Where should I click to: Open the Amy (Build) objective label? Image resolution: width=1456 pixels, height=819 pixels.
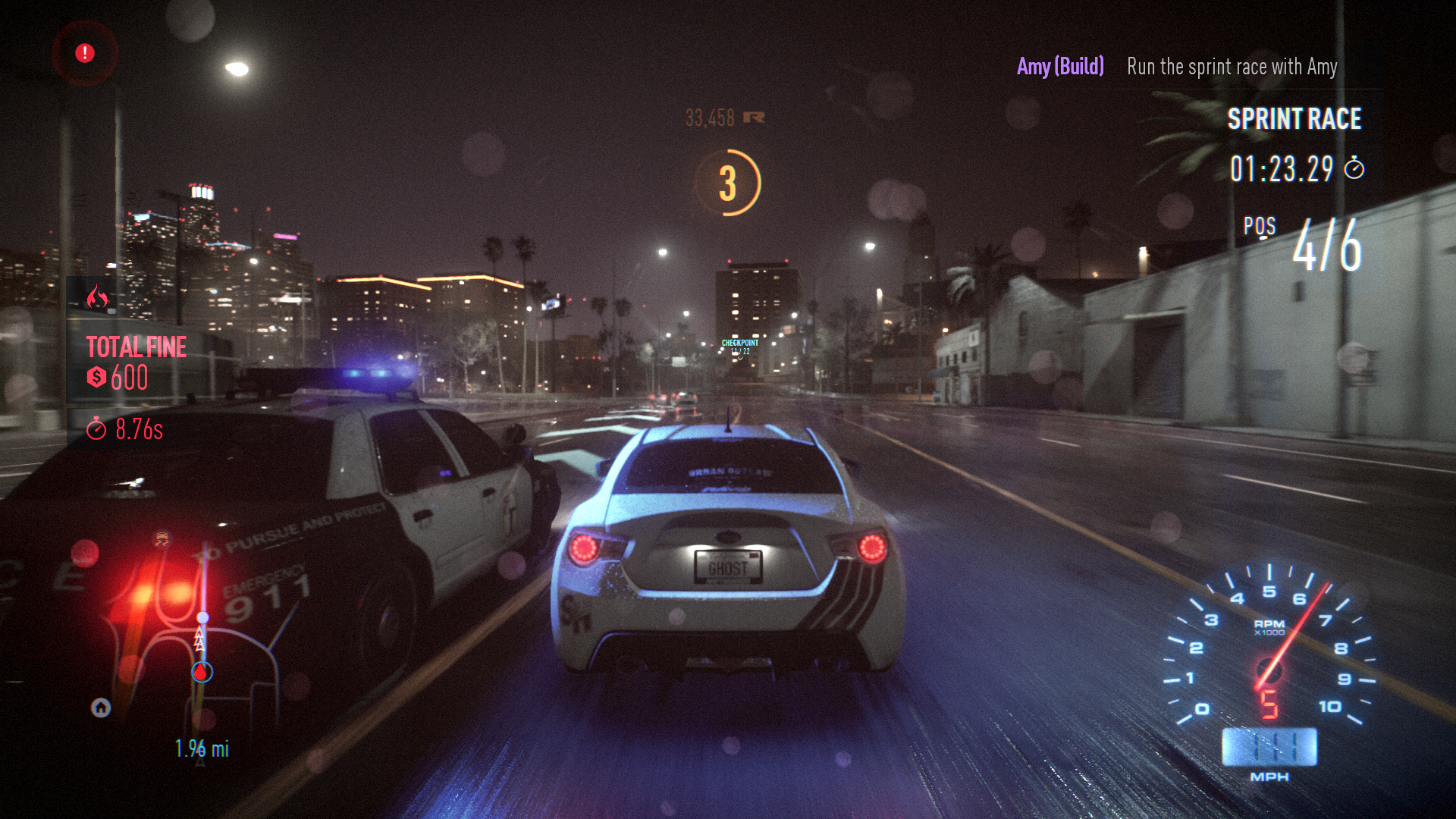click(x=1059, y=67)
